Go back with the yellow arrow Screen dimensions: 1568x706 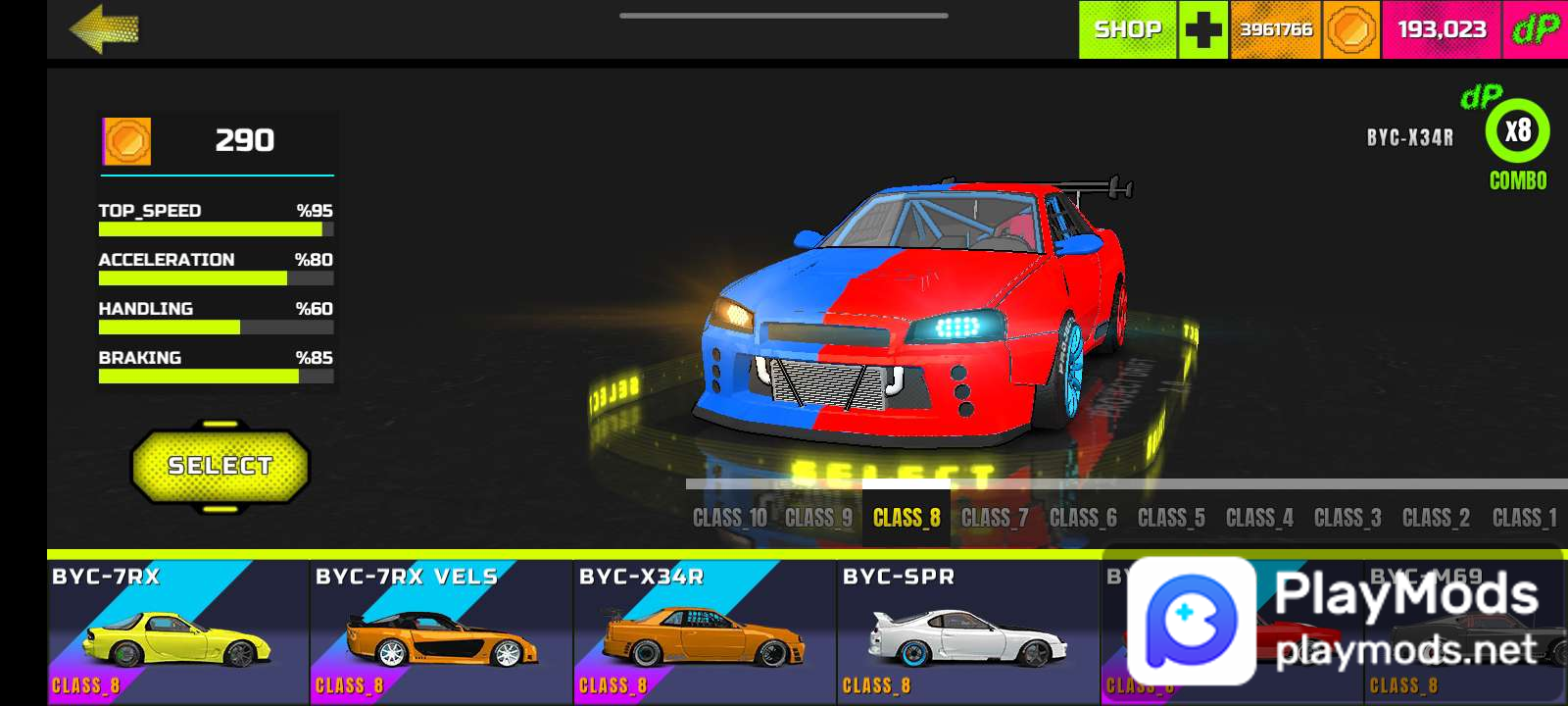104,29
